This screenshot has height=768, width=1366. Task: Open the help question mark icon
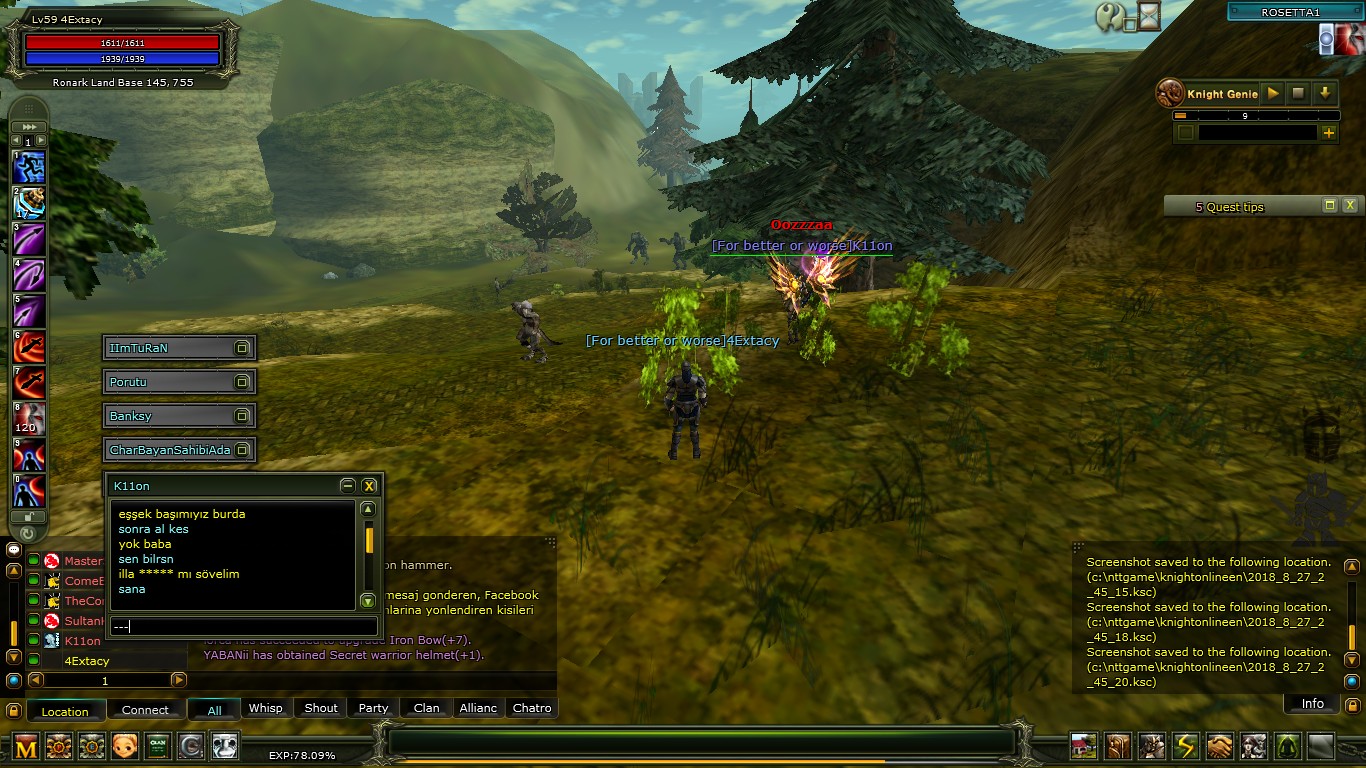(1109, 16)
